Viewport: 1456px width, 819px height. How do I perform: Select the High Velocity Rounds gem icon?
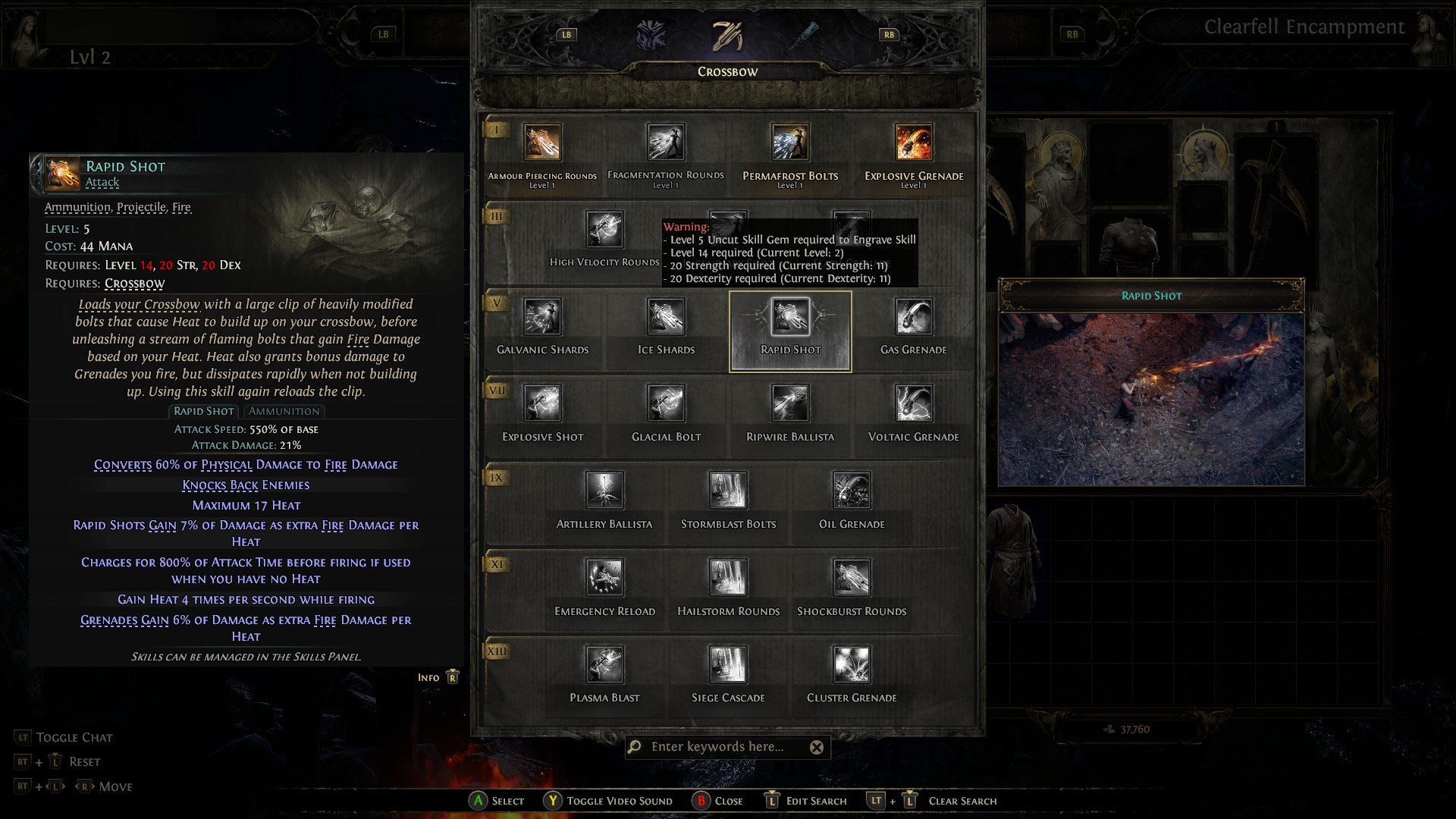(604, 229)
